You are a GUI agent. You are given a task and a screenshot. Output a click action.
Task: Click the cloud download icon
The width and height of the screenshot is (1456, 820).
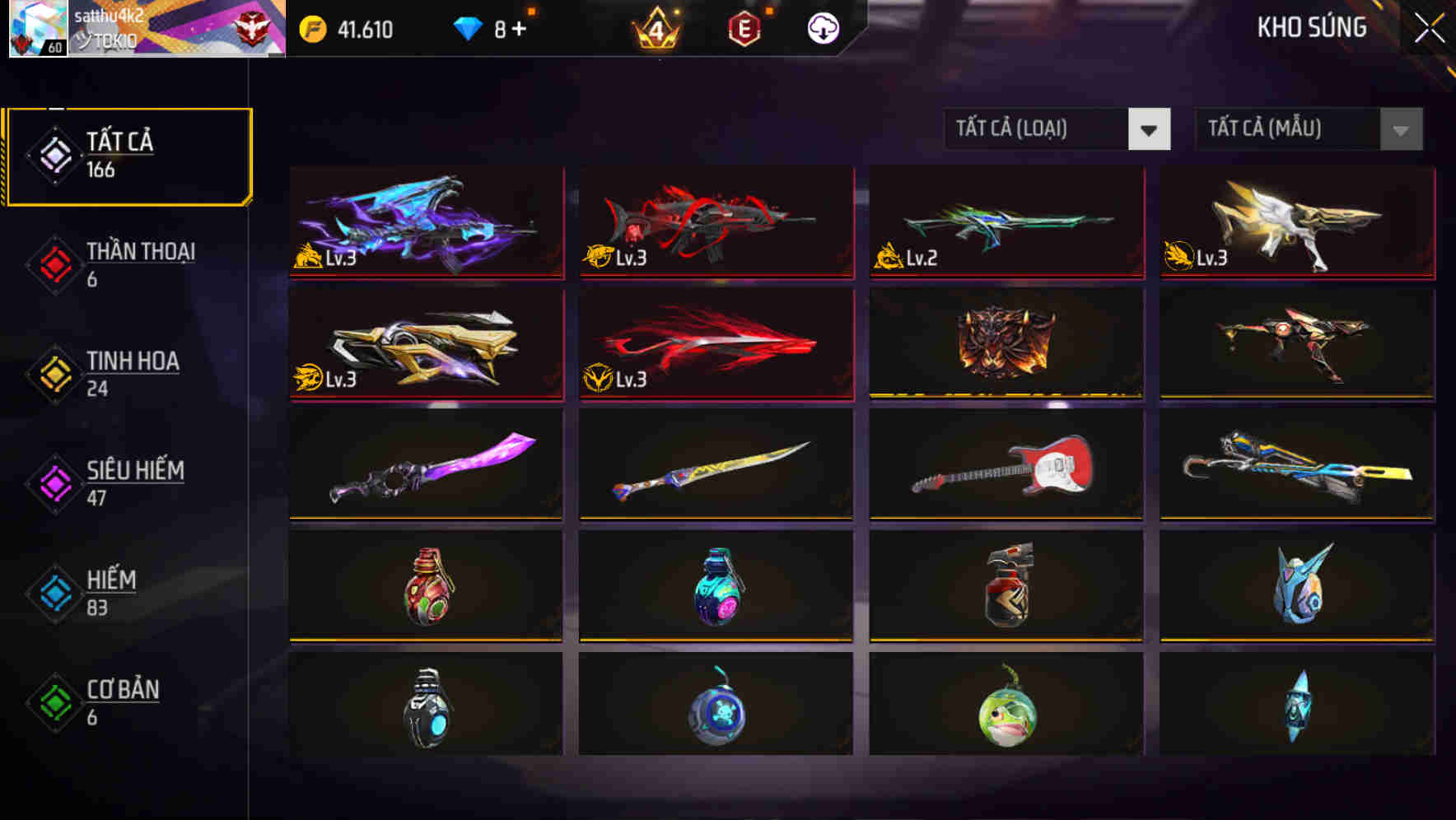(x=821, y=27)
